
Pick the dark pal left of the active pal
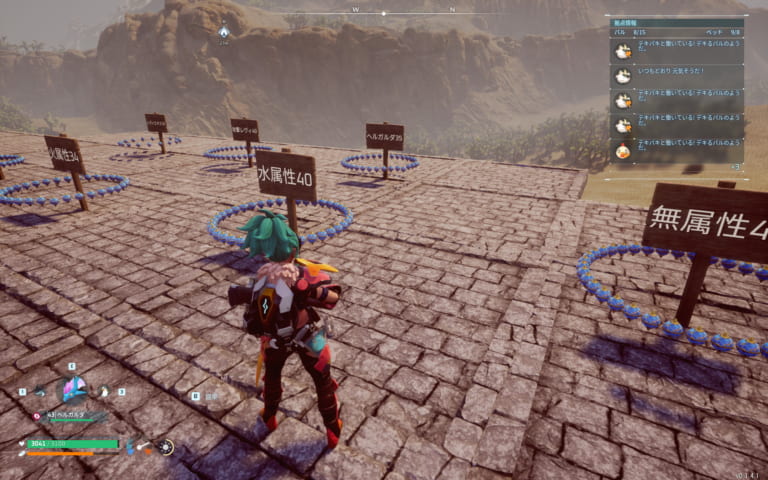[42, 392]
